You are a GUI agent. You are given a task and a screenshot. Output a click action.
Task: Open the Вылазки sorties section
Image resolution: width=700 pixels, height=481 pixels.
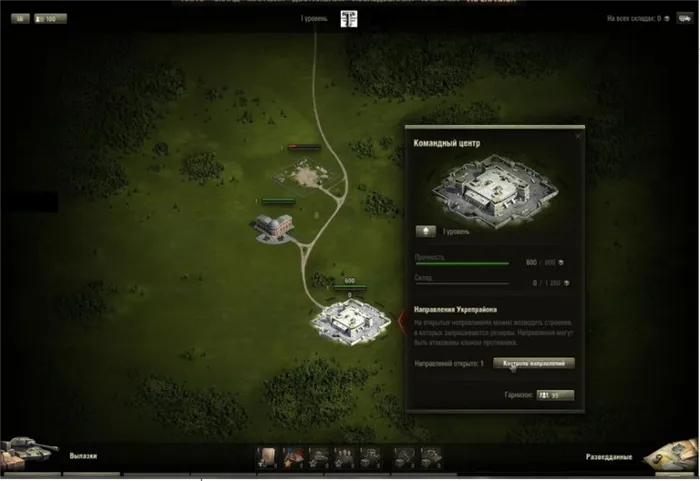(83, 456)
